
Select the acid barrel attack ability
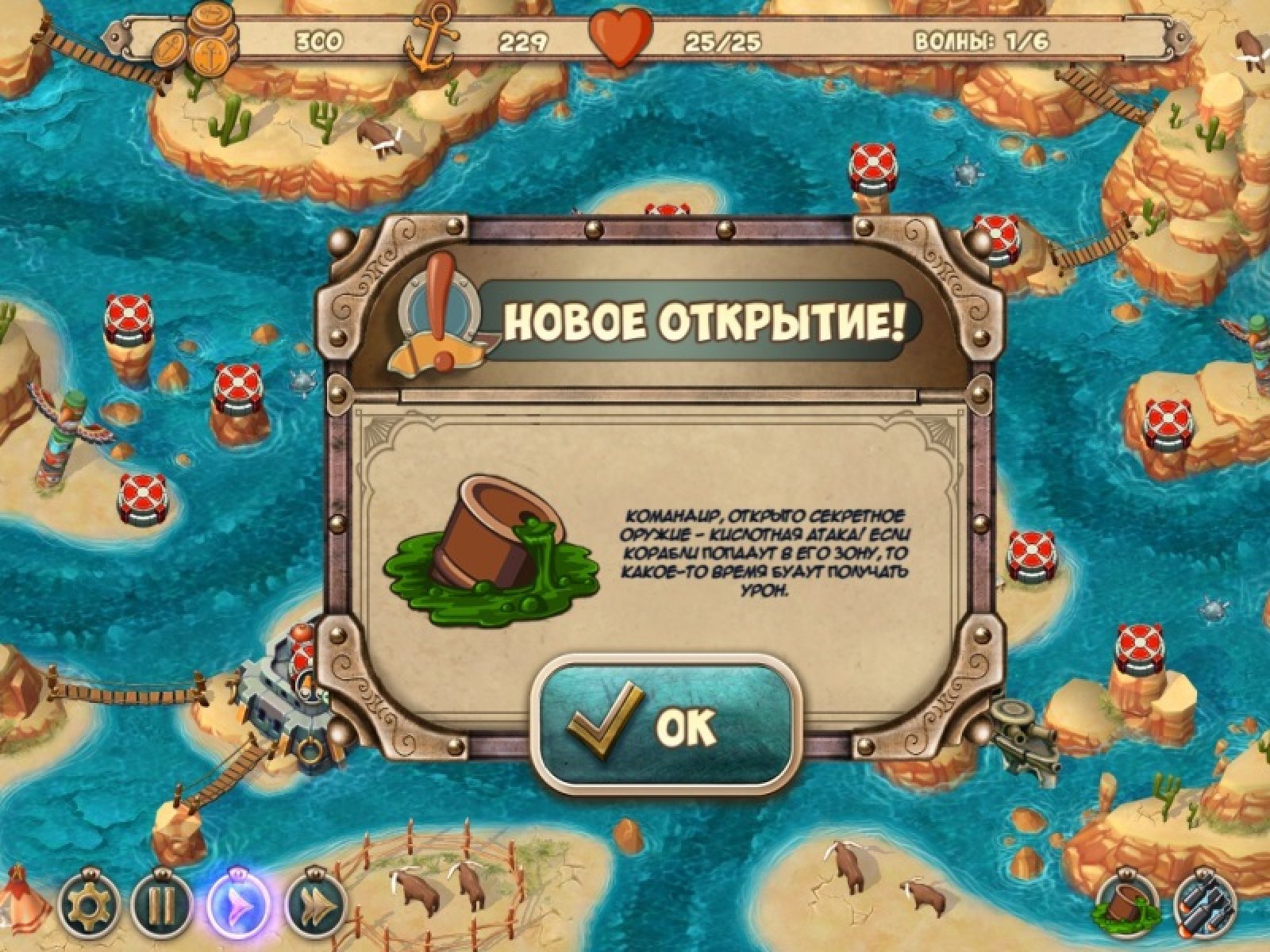(x=1127, y=906)
